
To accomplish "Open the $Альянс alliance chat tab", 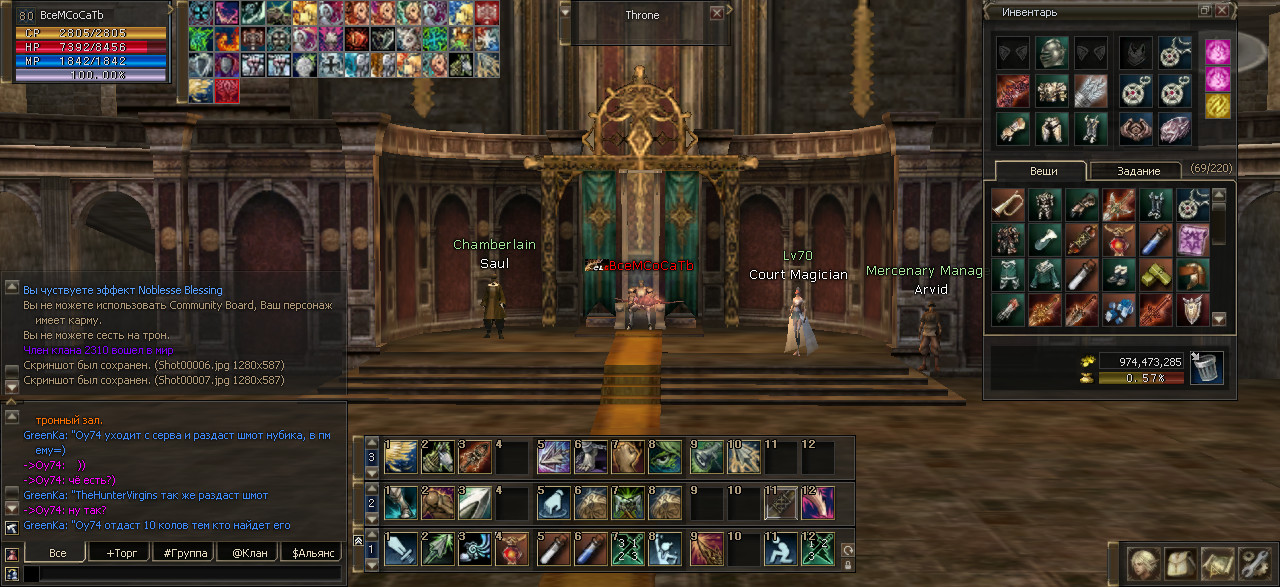I will [311, 552].
